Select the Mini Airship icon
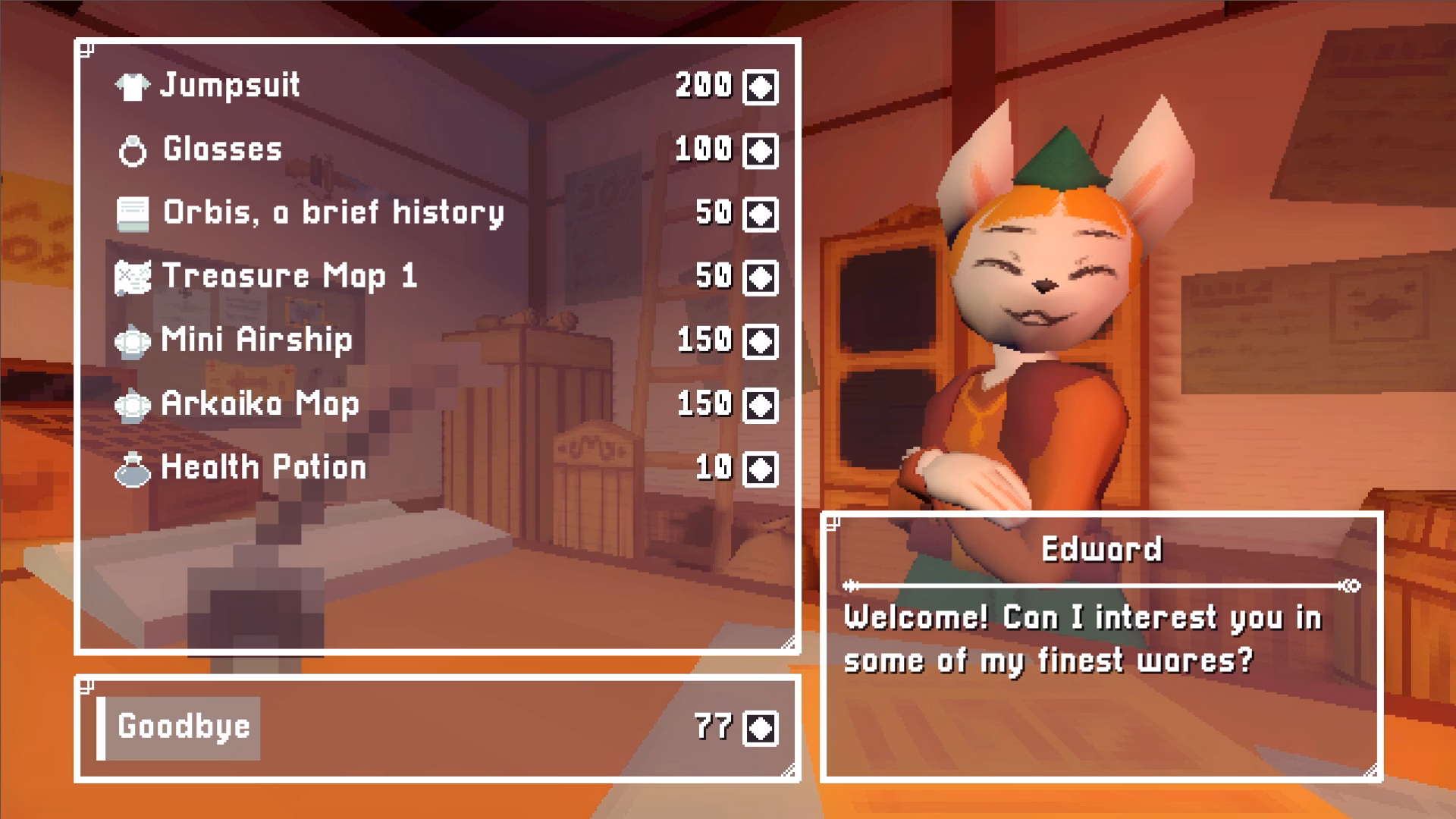 133,340
